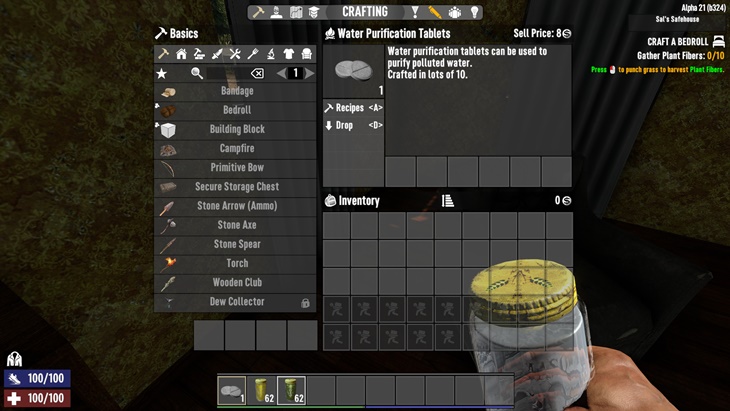
Task: Go to the next recipe page
Action: [310, 73]
